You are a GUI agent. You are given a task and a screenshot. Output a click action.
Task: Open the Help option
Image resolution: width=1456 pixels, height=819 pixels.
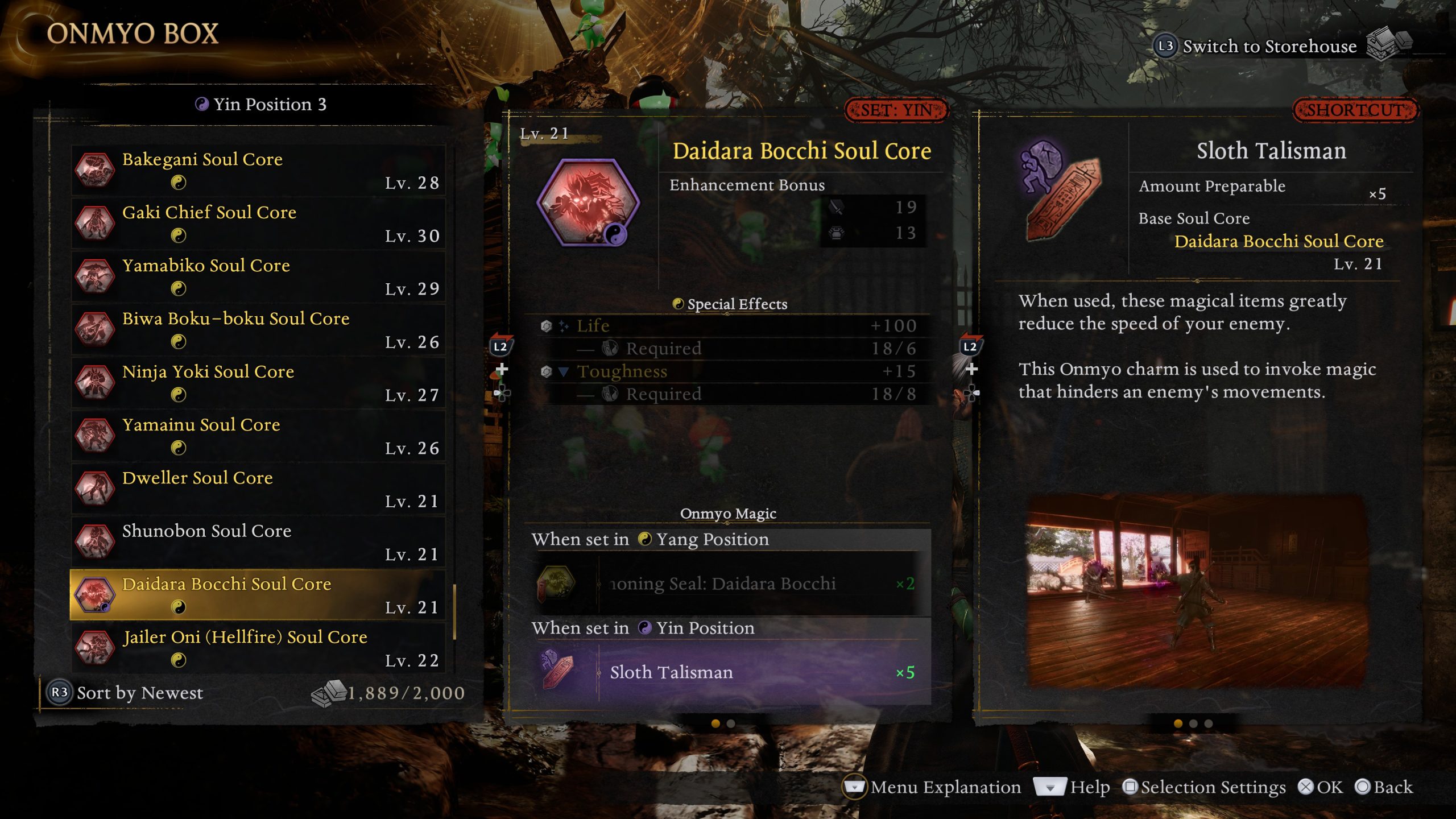coord(1073,787)
